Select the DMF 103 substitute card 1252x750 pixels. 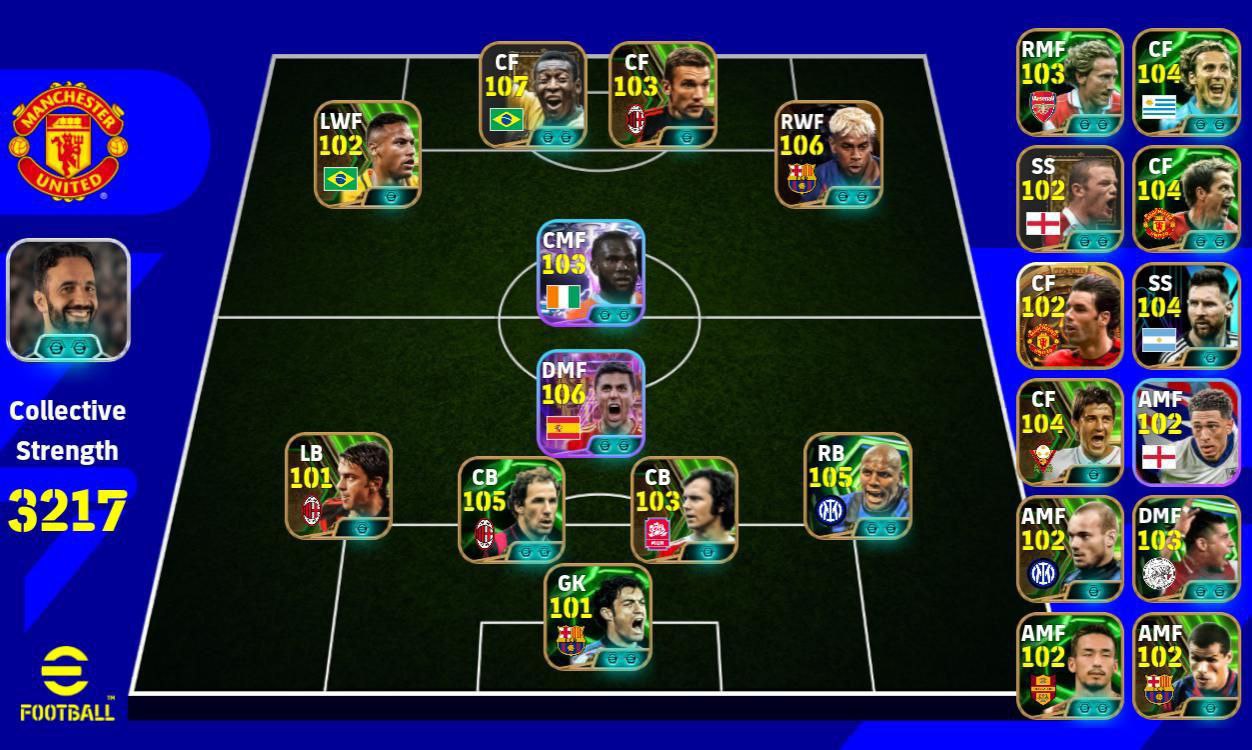coord(1186,549)
